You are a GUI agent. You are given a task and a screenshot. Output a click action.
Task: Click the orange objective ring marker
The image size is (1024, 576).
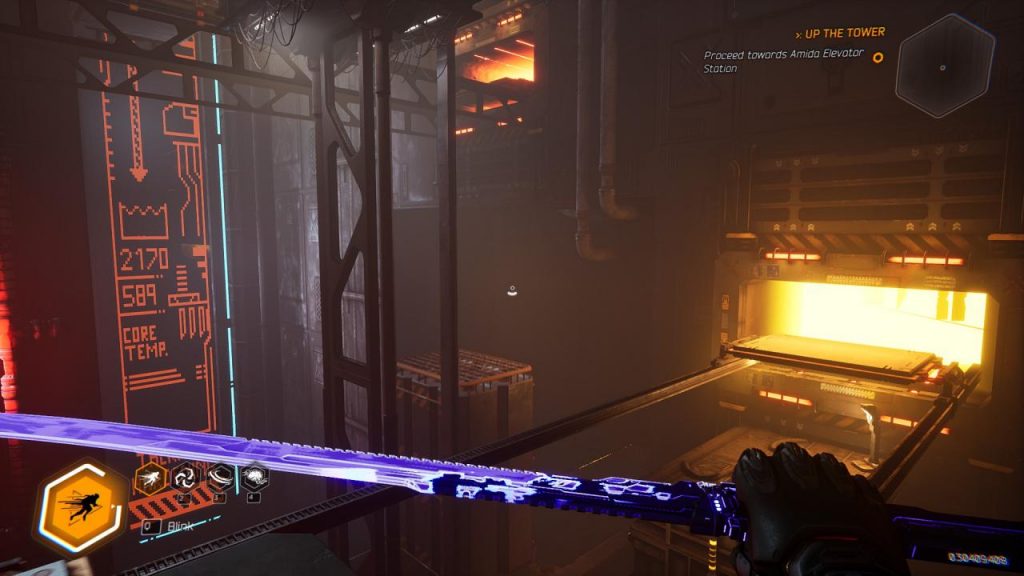pyautogui.click(x=878, y=57)
